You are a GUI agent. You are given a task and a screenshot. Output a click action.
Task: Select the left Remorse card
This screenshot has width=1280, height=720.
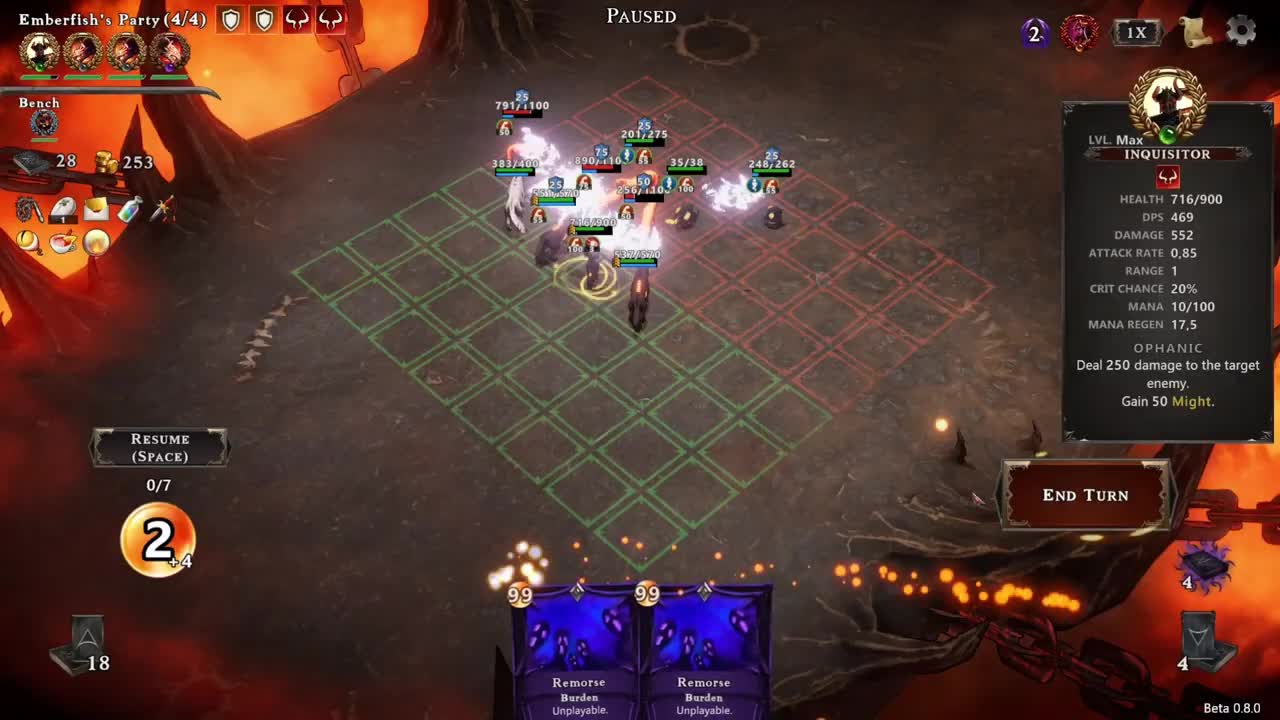[x=578, y=650]
